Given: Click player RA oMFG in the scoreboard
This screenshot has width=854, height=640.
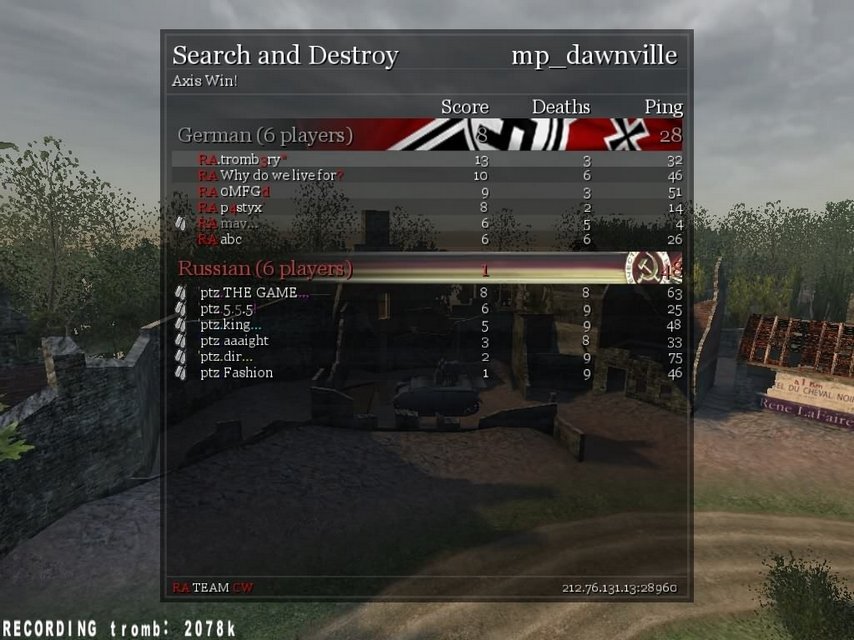Looking at the screenshot, I should coord(234,192).
